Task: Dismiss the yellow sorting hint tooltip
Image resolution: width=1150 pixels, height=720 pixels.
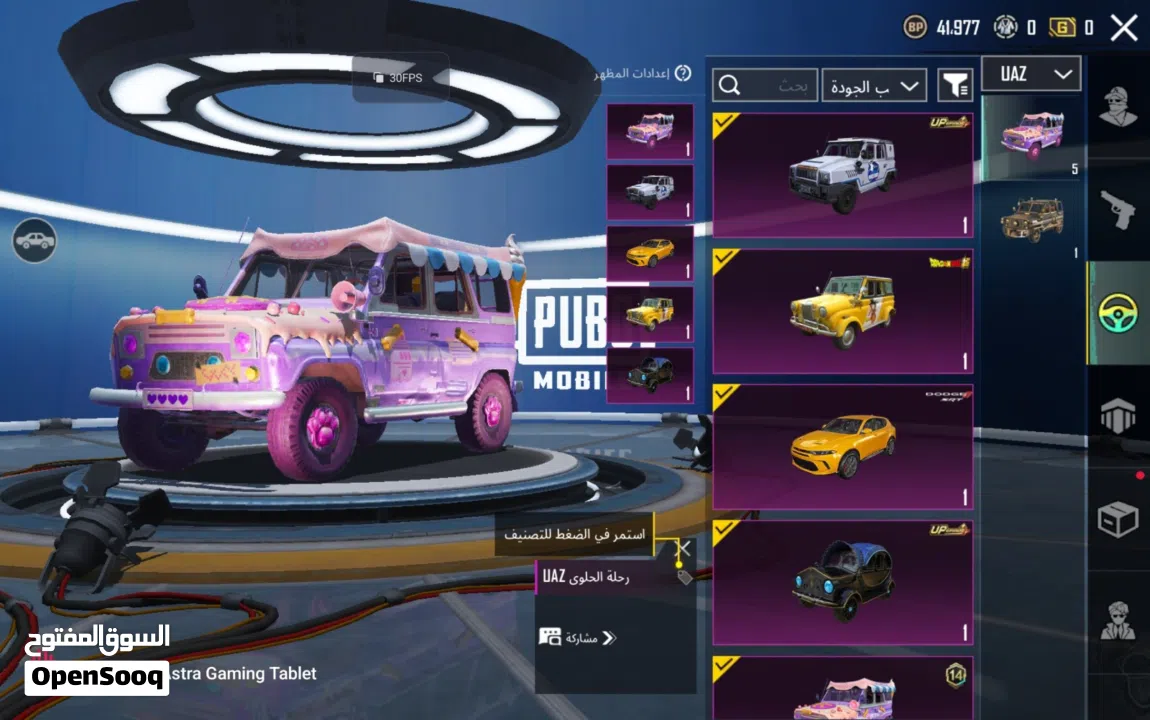Action: tap(683, 548)
